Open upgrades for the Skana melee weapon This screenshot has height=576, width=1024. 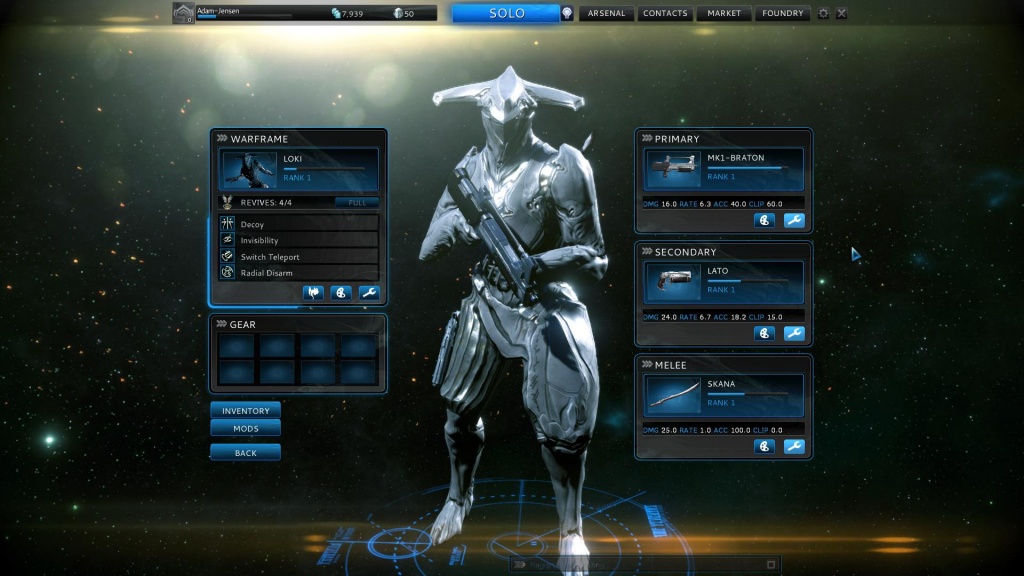(x=794, y=446)
